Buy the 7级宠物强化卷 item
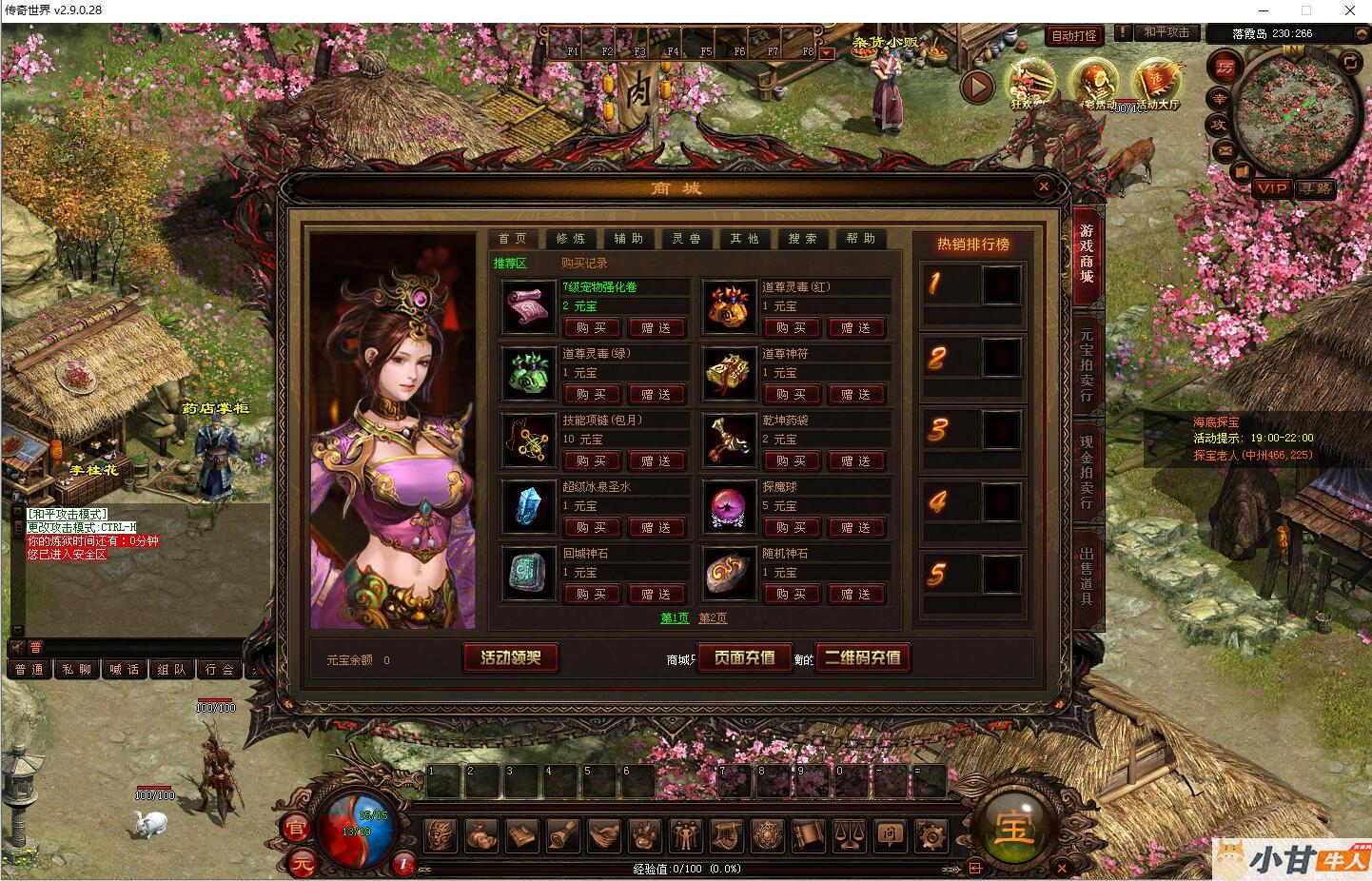The image size is (1372, 881). point(591,328)
